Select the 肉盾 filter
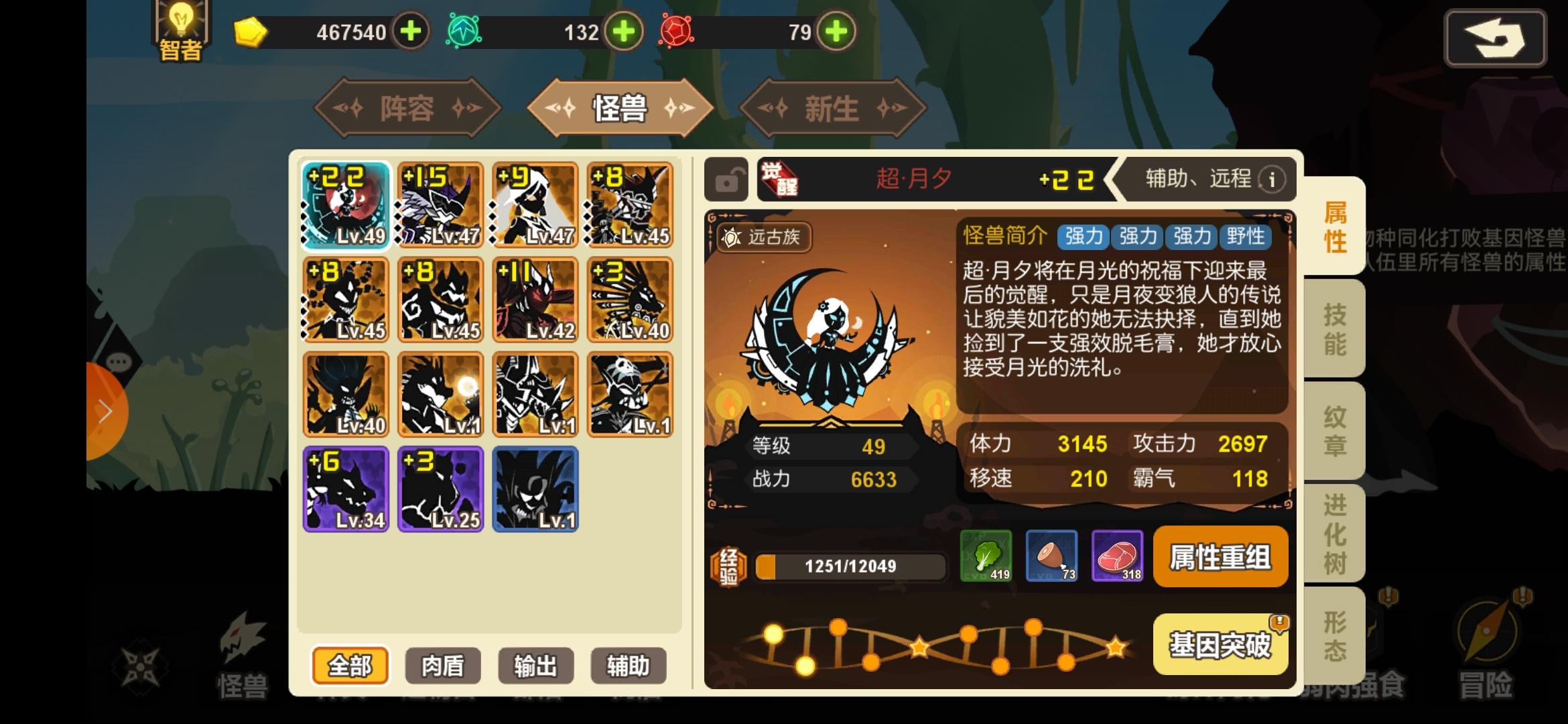Image resolution: width=1568 pixels, height=724 pixels. click(x=443, y=665)
